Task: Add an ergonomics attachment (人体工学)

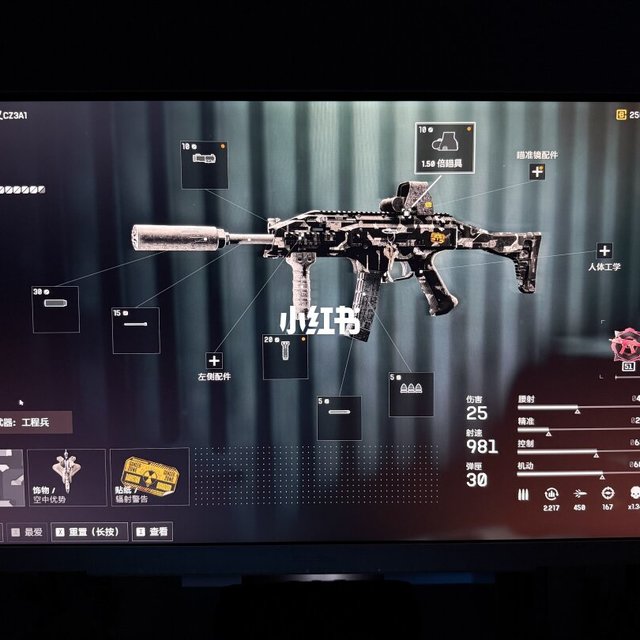Action: click(x=604, y=251)
